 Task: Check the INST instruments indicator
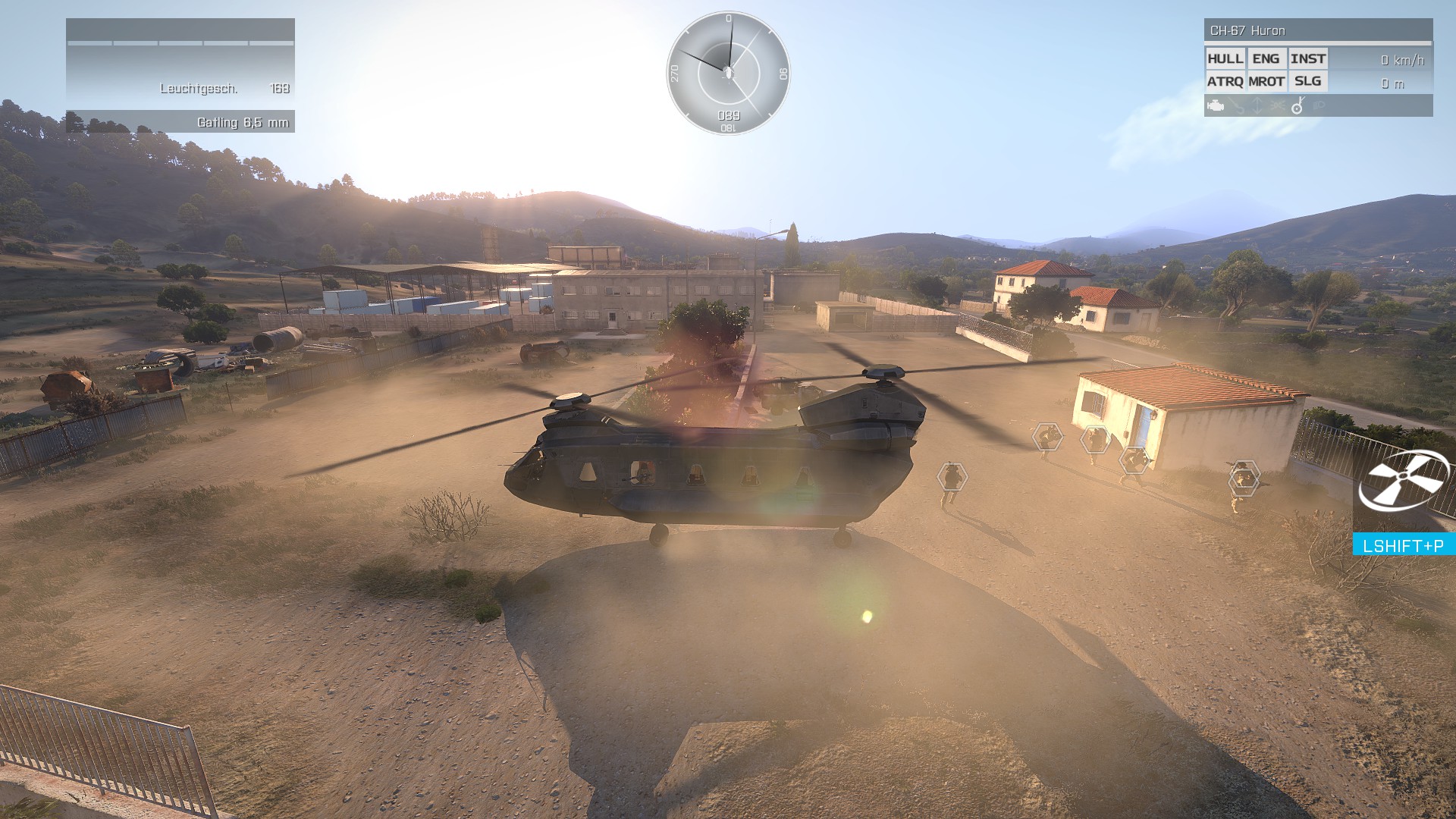(1307, 59)
